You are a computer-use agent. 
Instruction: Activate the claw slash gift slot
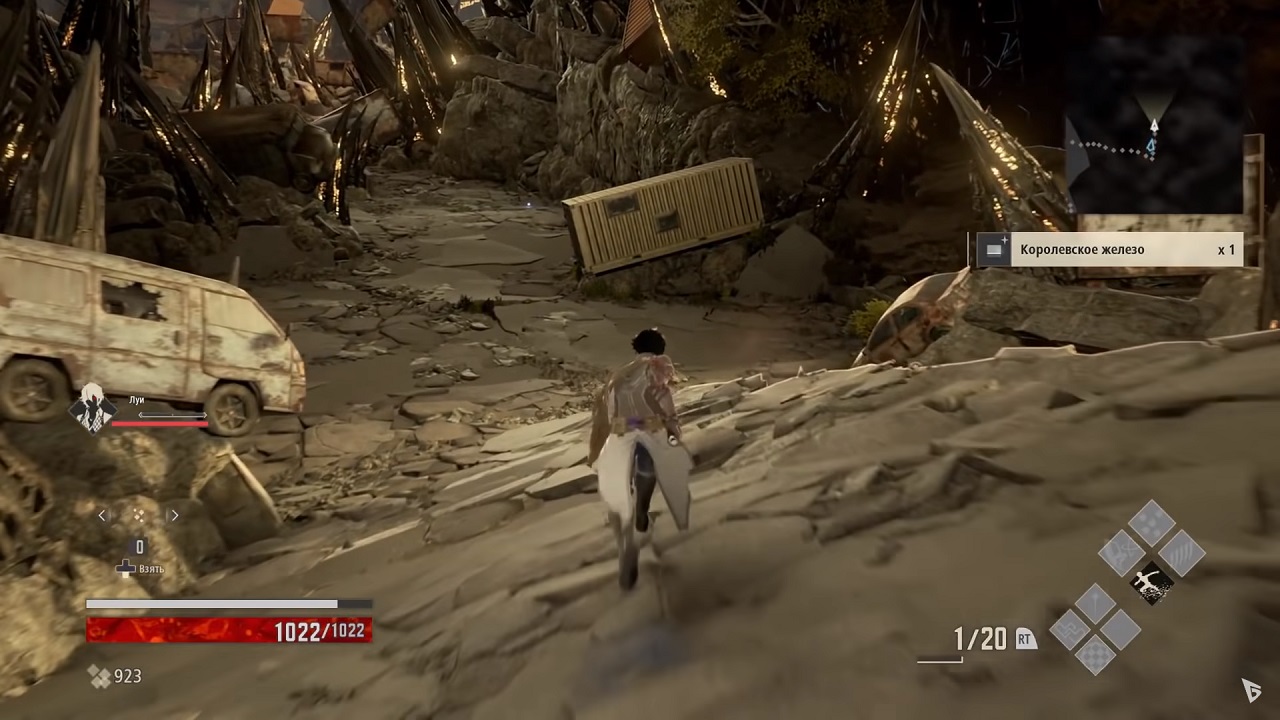(1181, 553)
